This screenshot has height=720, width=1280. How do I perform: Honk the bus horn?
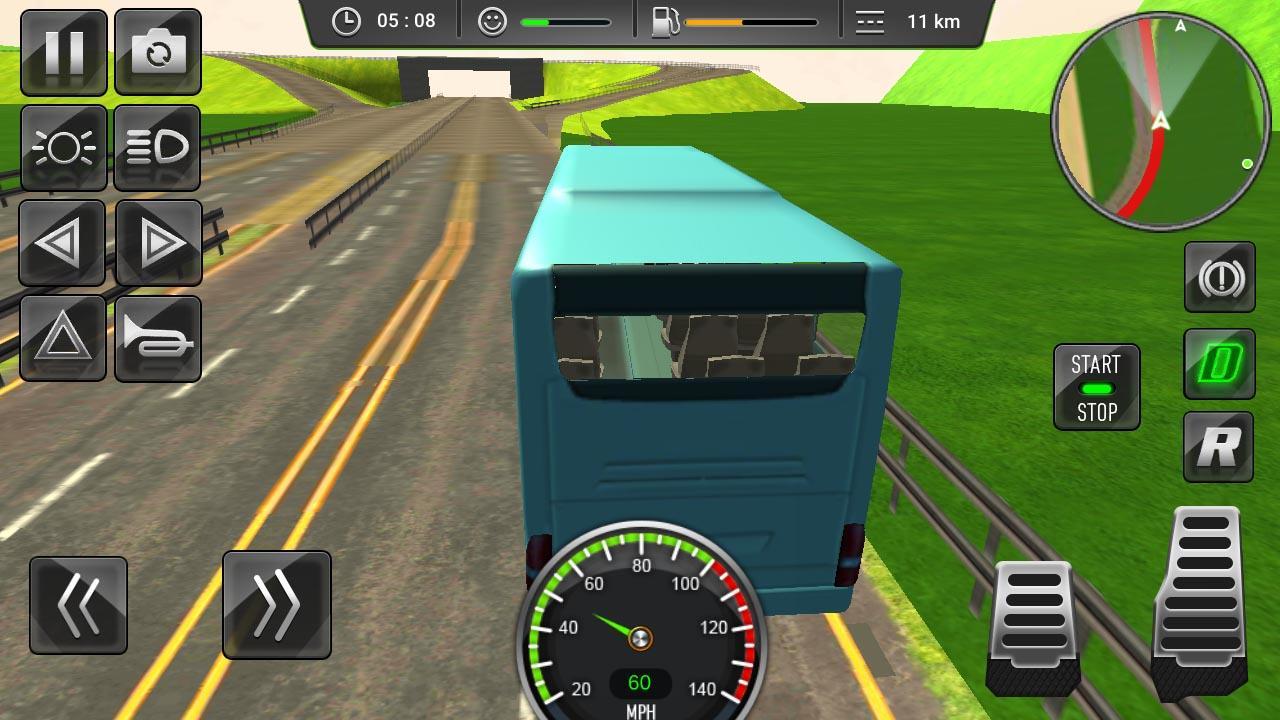coord(158,338)
